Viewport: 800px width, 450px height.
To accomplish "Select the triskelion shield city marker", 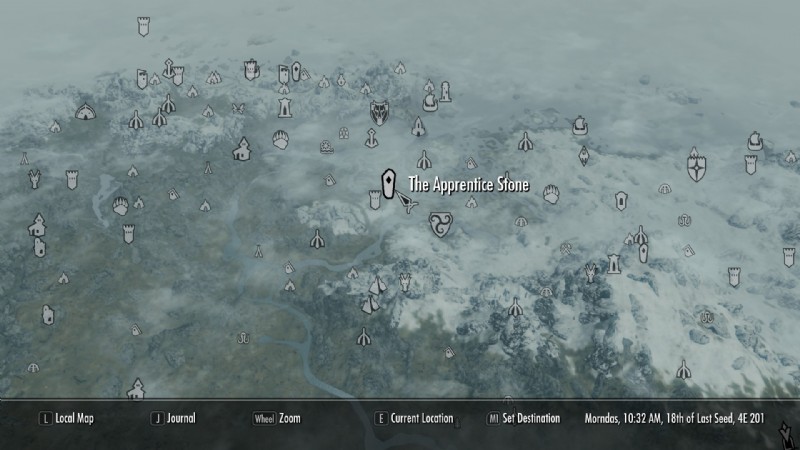I will [439, 224].
